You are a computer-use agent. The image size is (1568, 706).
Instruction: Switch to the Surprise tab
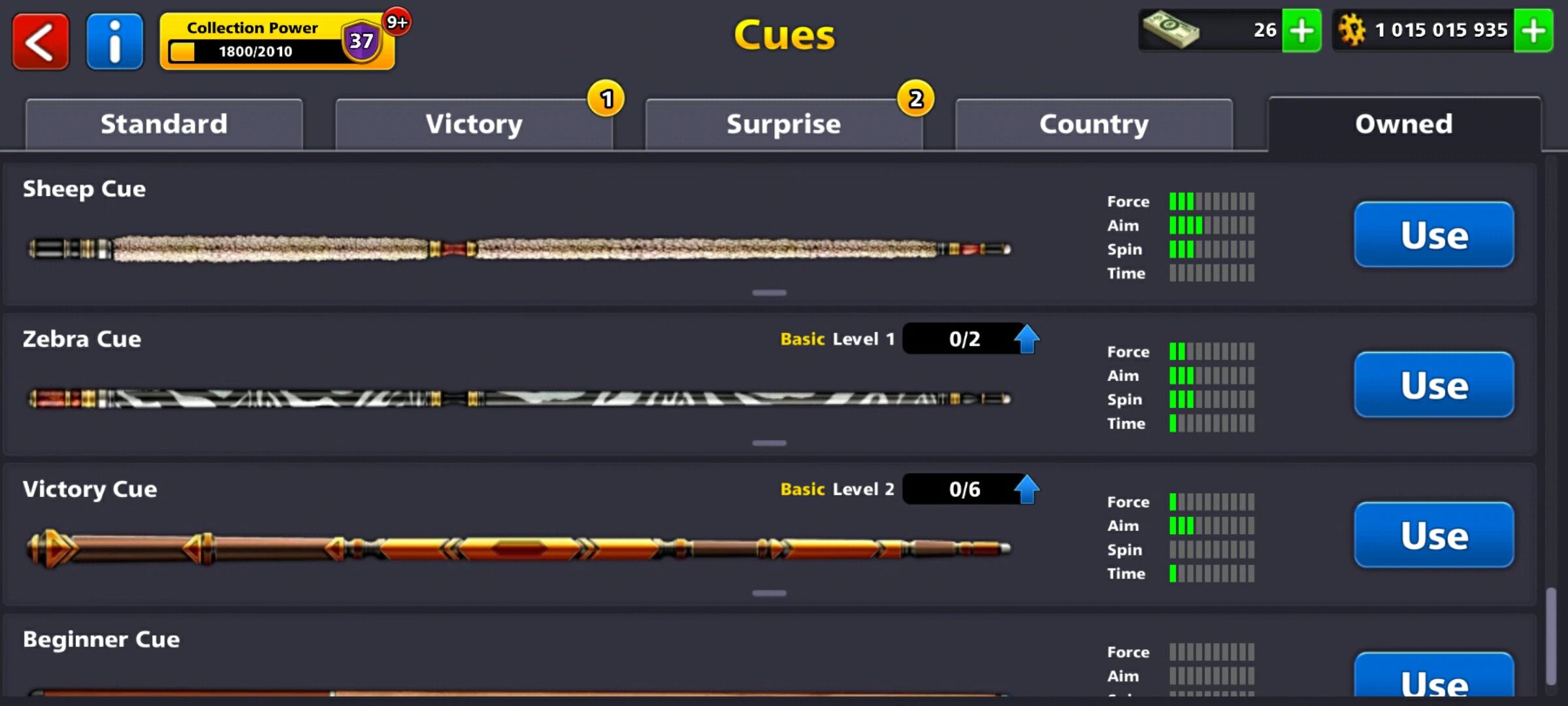[x=783, y=124]
